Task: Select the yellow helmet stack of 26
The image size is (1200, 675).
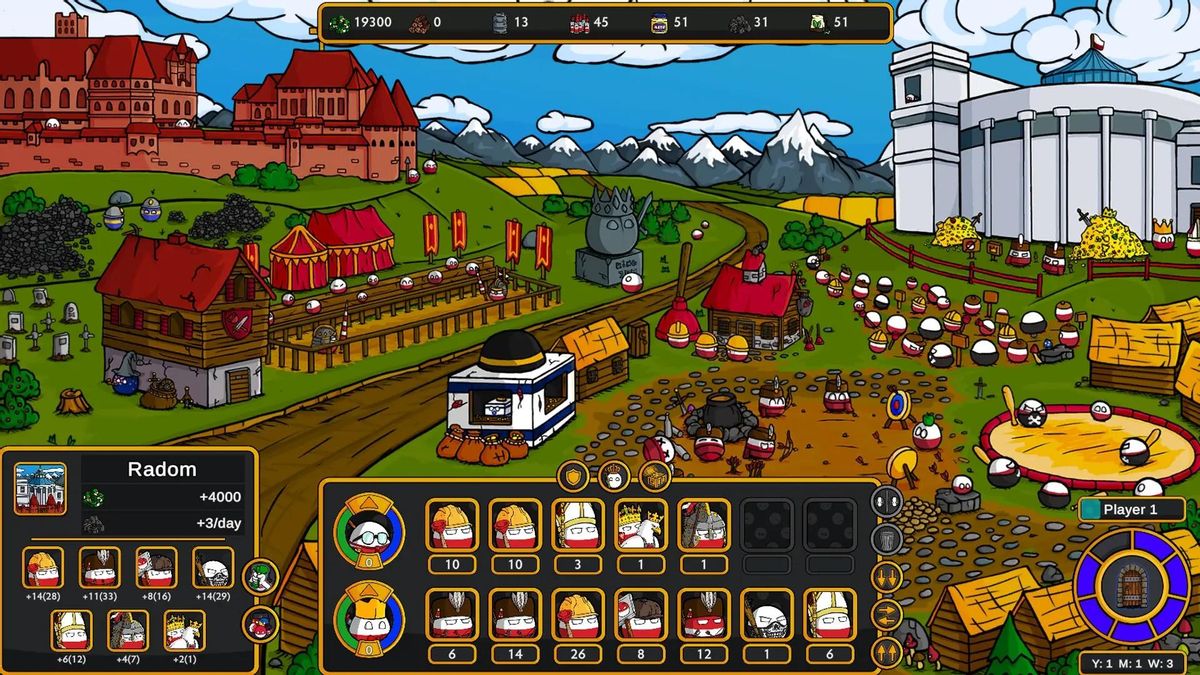Action: [578, 614]
